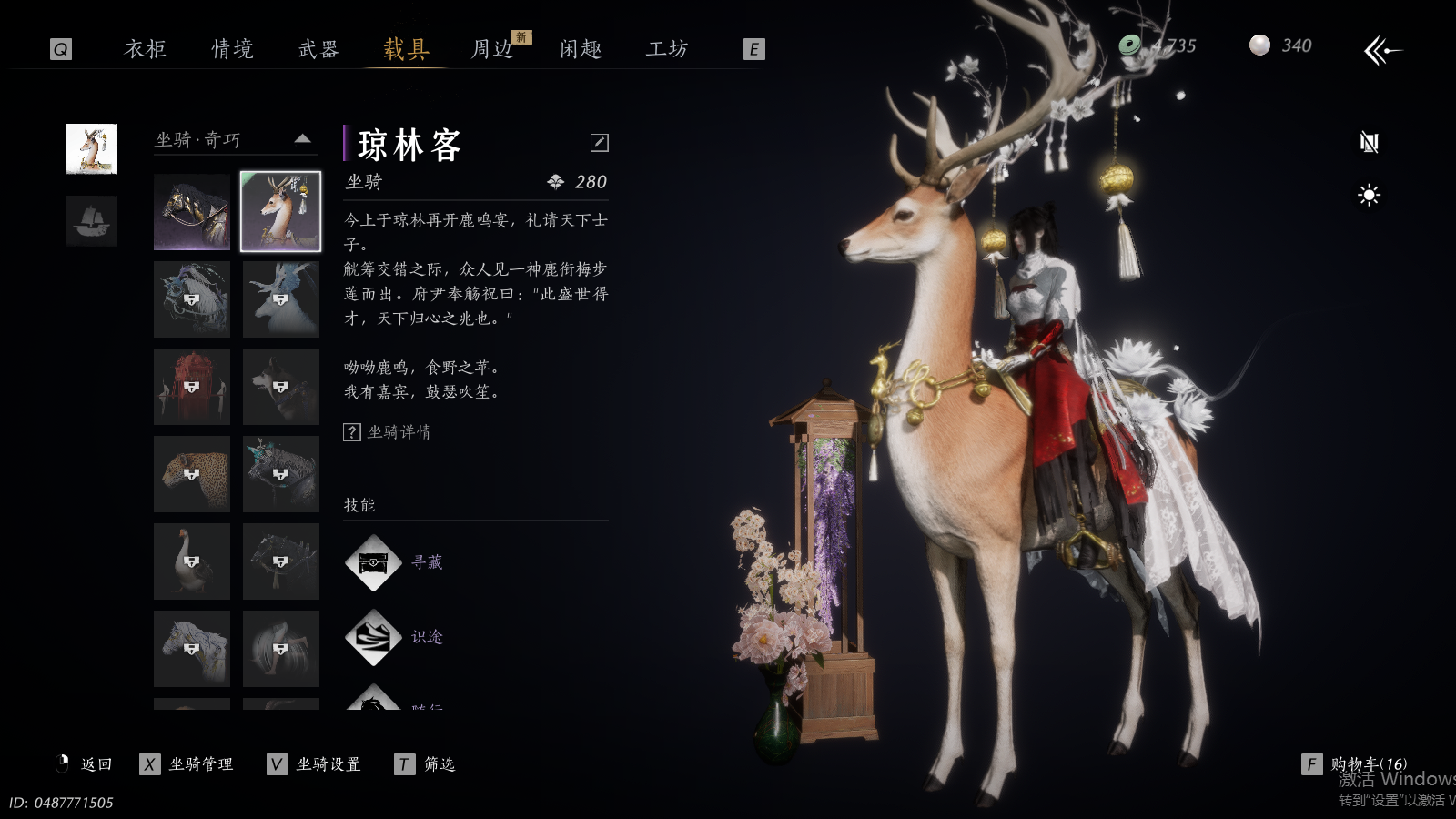This screenshot has width=1456, height=819.
Task: Switch to the 衣柜 wardrobe tab
Action: click(x=146, y=48)
